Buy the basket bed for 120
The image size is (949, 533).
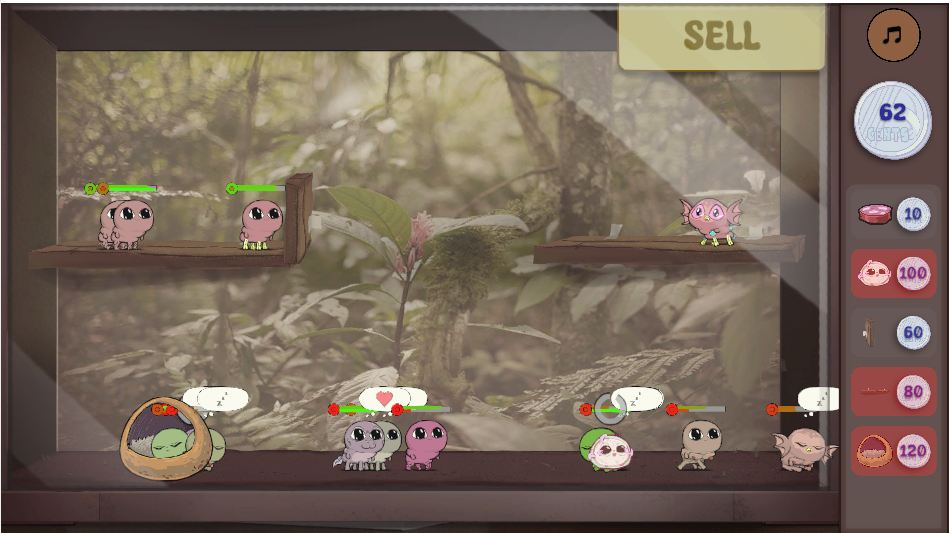[893, 451]
